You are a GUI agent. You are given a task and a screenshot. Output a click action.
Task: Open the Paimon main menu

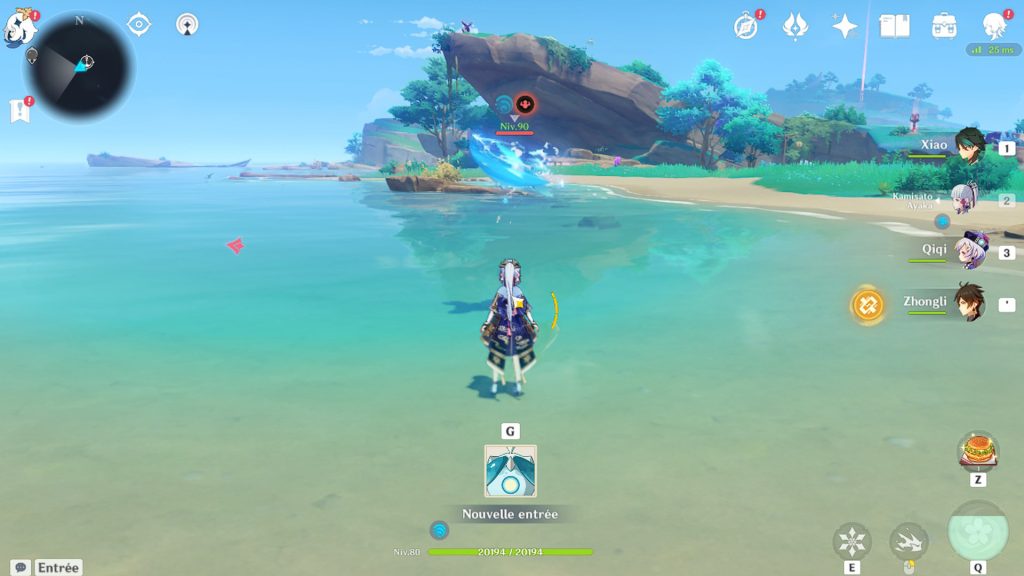pyautogui.click(x=19, y=26)
